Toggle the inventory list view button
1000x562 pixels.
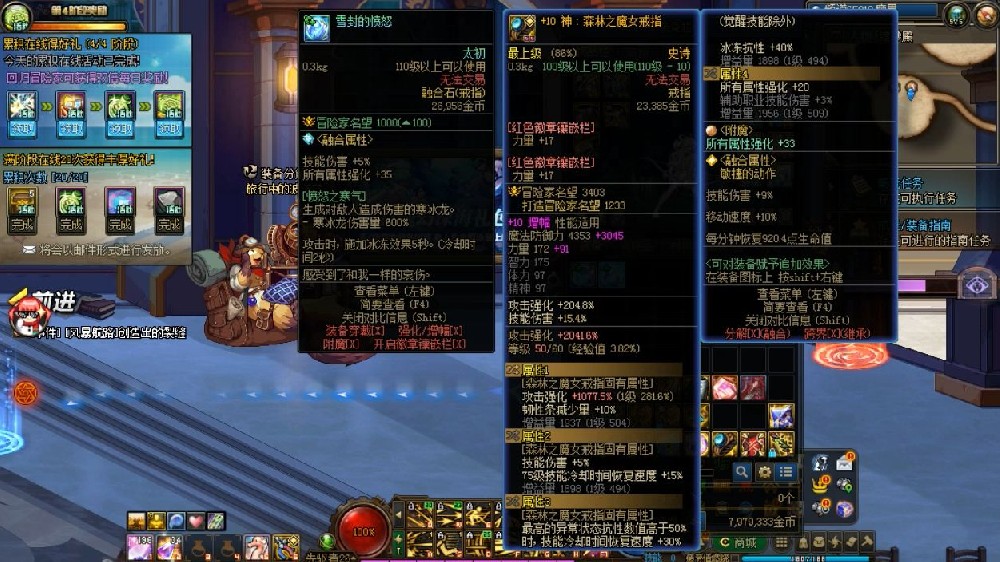[786, 471]
